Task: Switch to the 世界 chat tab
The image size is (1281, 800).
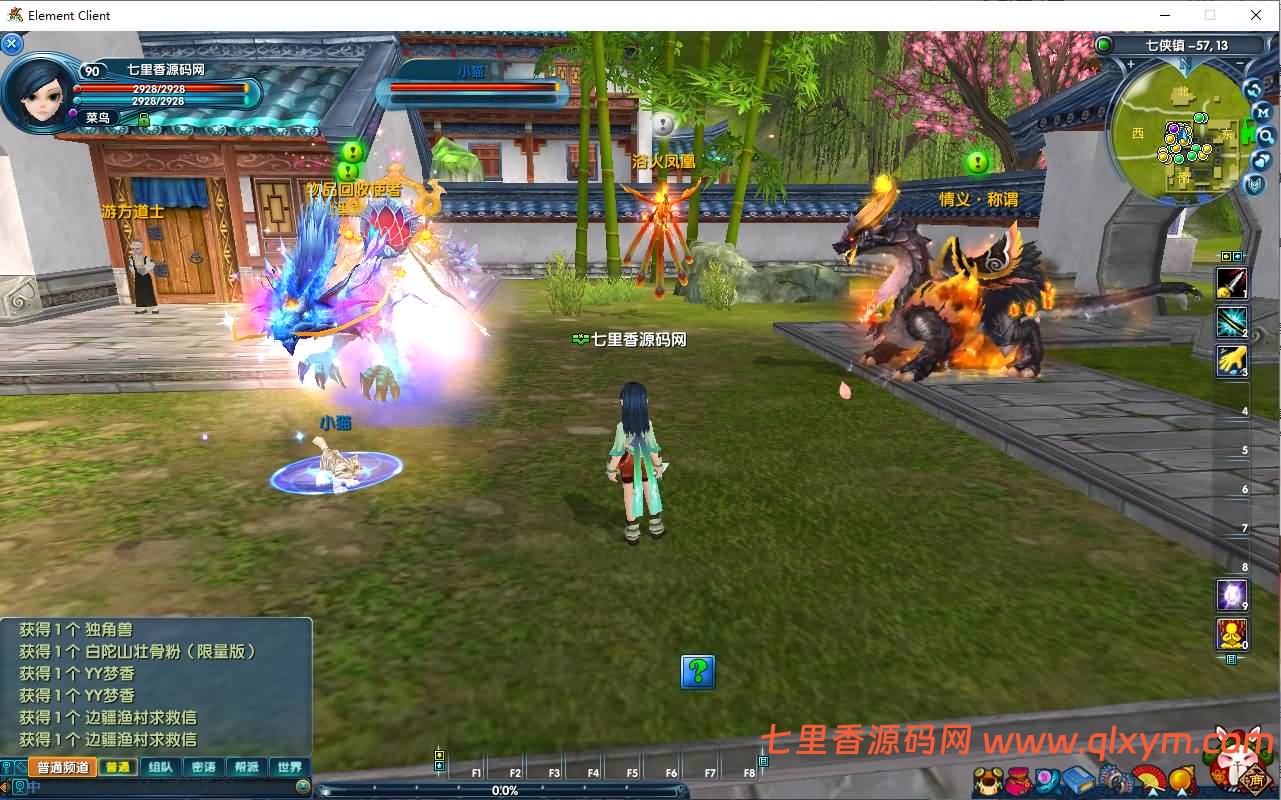Action: click(x=289, y=766)
